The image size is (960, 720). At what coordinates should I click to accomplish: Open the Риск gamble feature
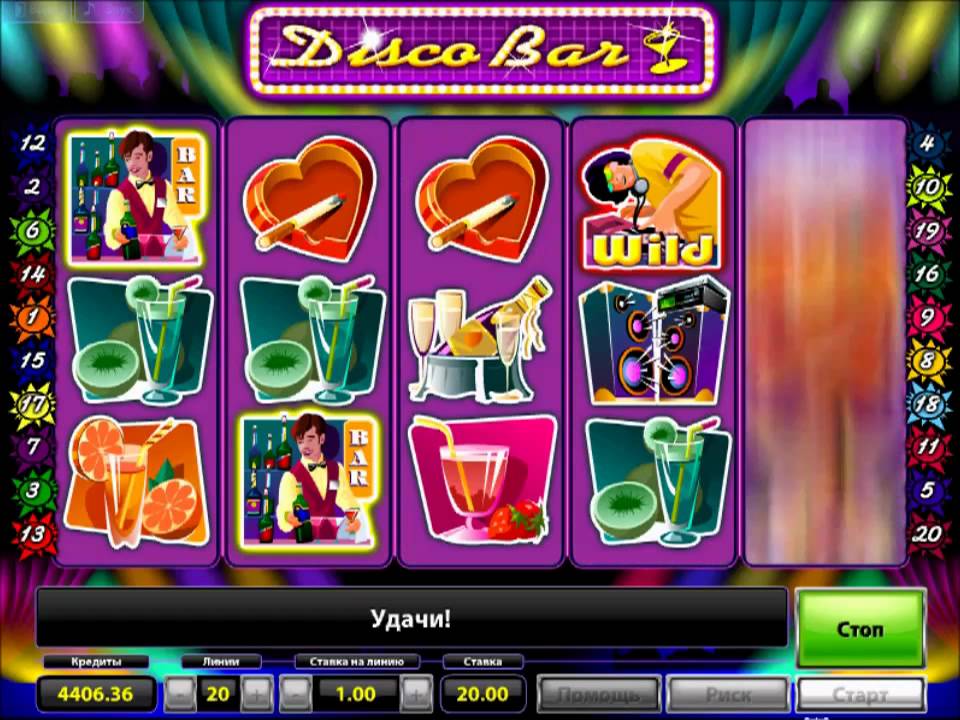click(x=727, y=693)
